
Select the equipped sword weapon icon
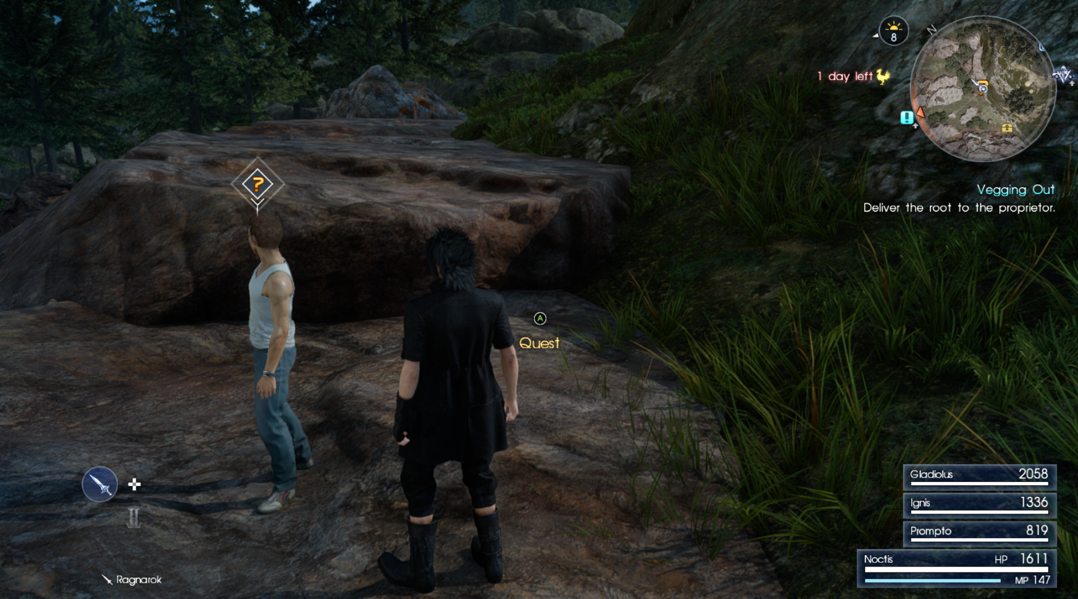(x=99, y=485)
